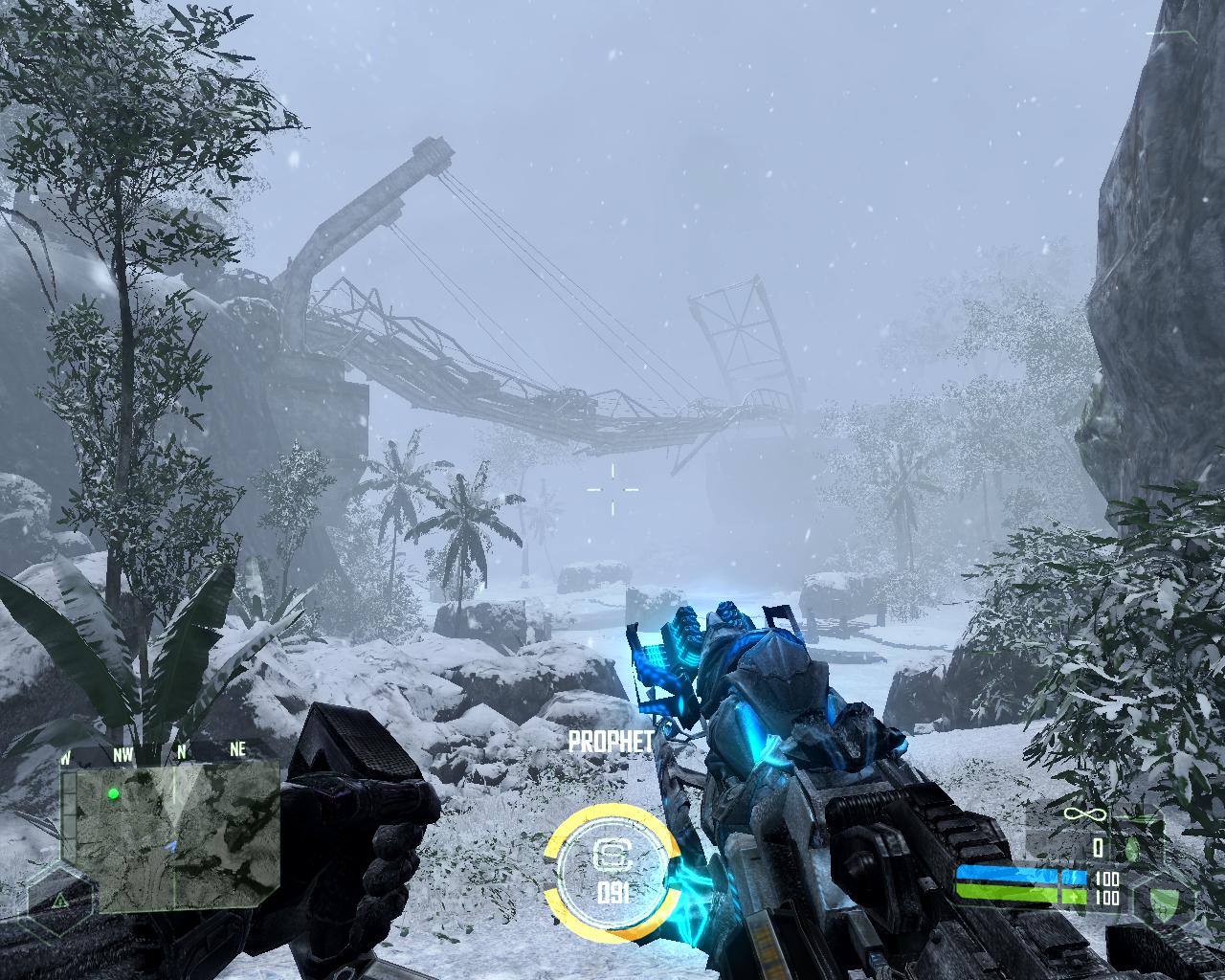This screenshot has height=980, width=1225.
Task: Click the warning triangle hexagon icon
Action: pyautogui.click(x=59, y=900)
